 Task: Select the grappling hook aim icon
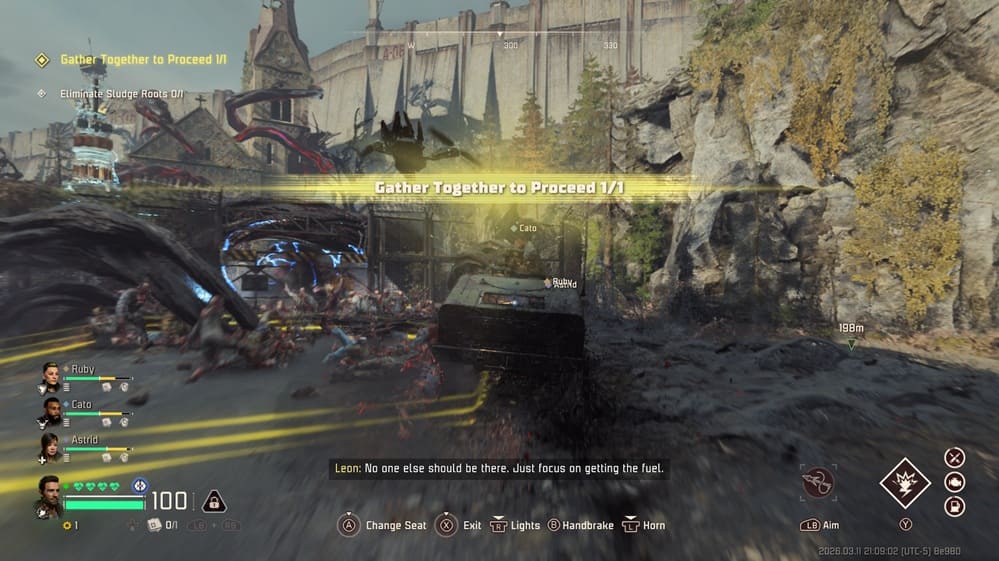coord(819,483)
